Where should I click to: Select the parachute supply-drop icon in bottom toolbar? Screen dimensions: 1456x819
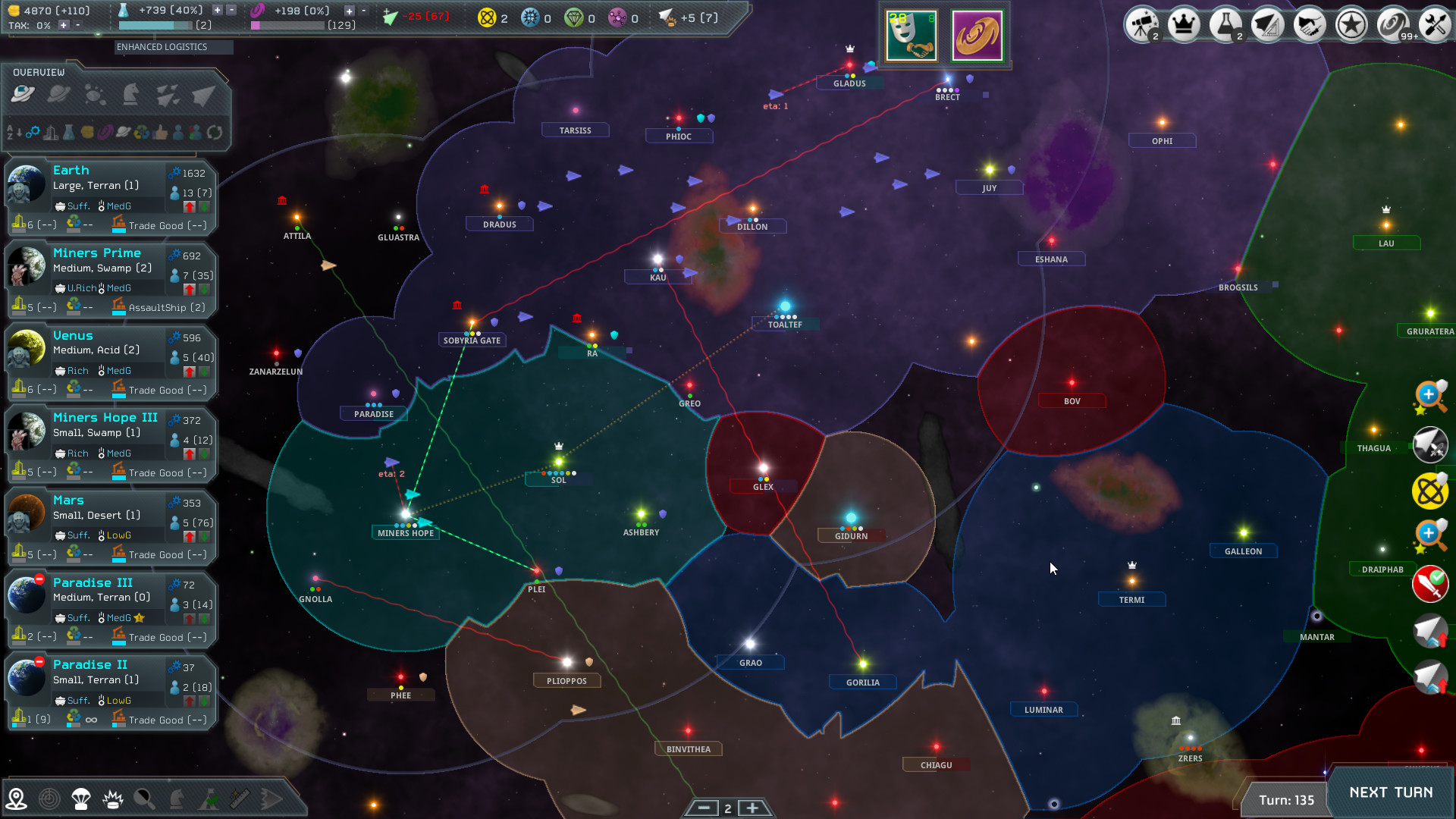tap(80, 798)
